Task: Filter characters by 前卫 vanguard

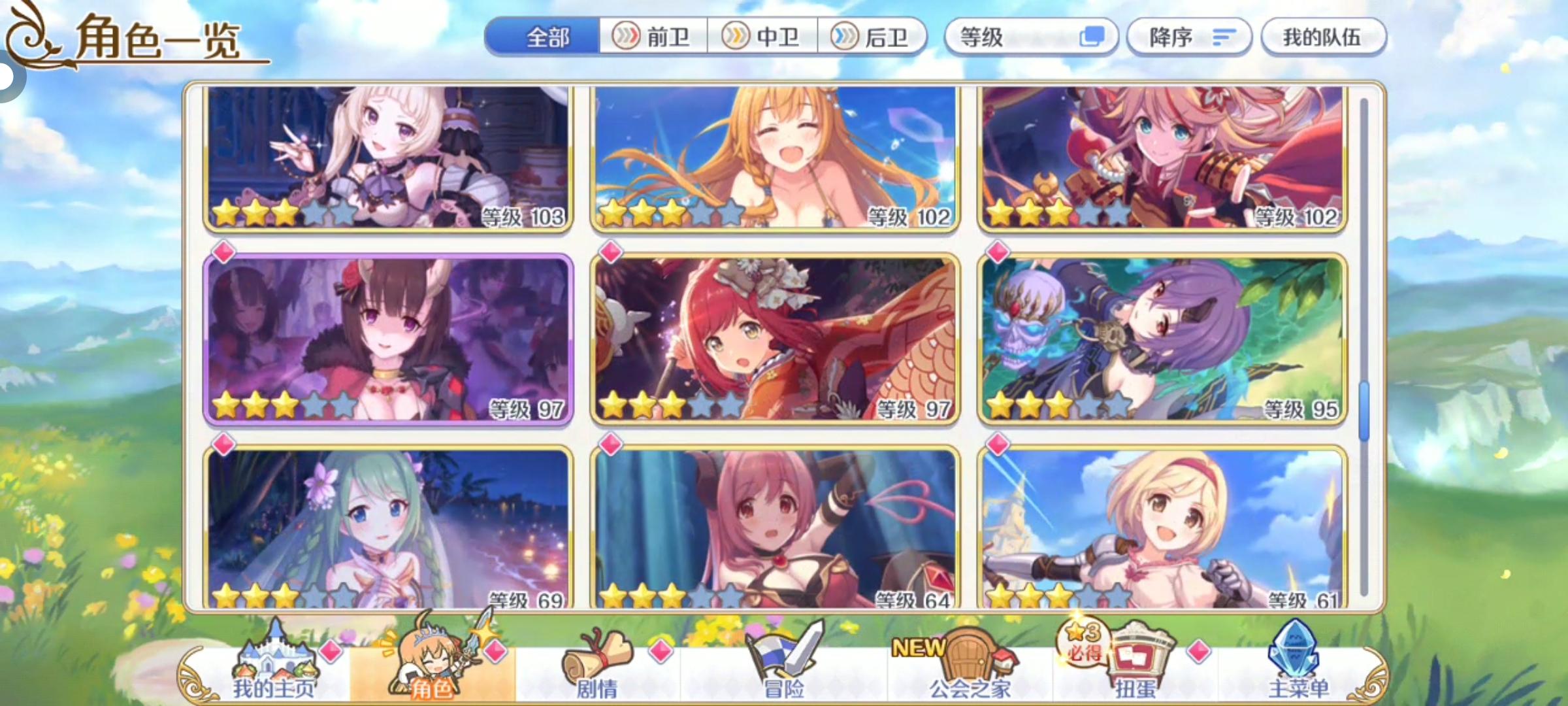Action: tap(650, 37)
